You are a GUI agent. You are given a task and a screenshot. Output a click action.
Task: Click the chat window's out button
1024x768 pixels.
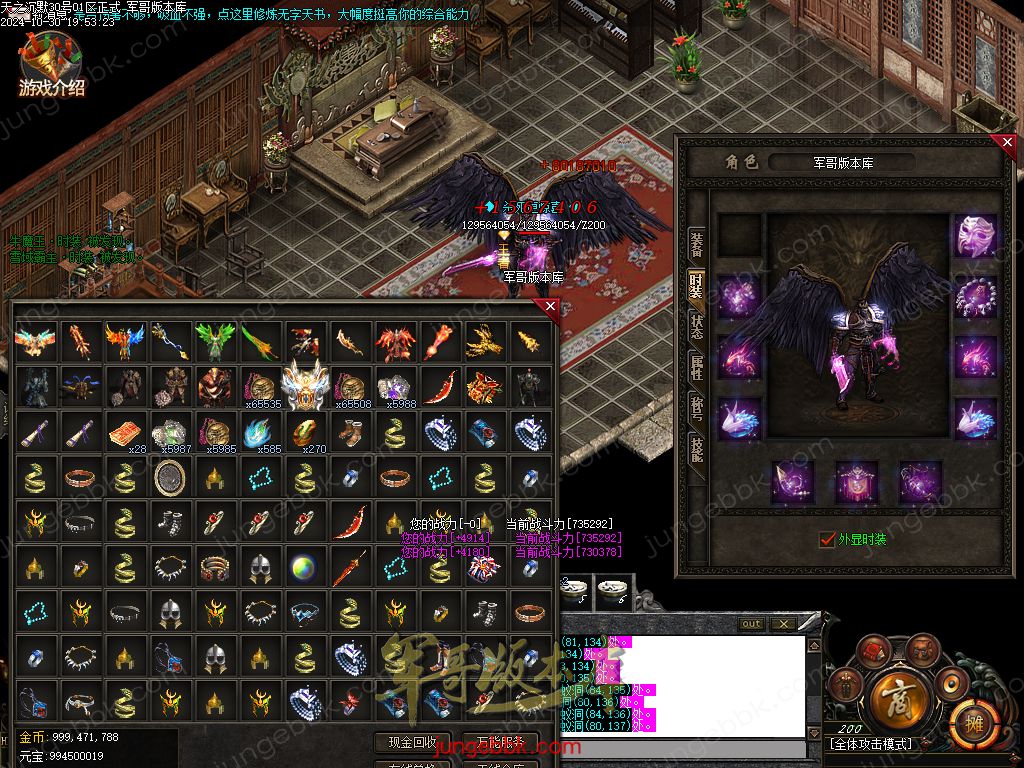click(751, 624)
